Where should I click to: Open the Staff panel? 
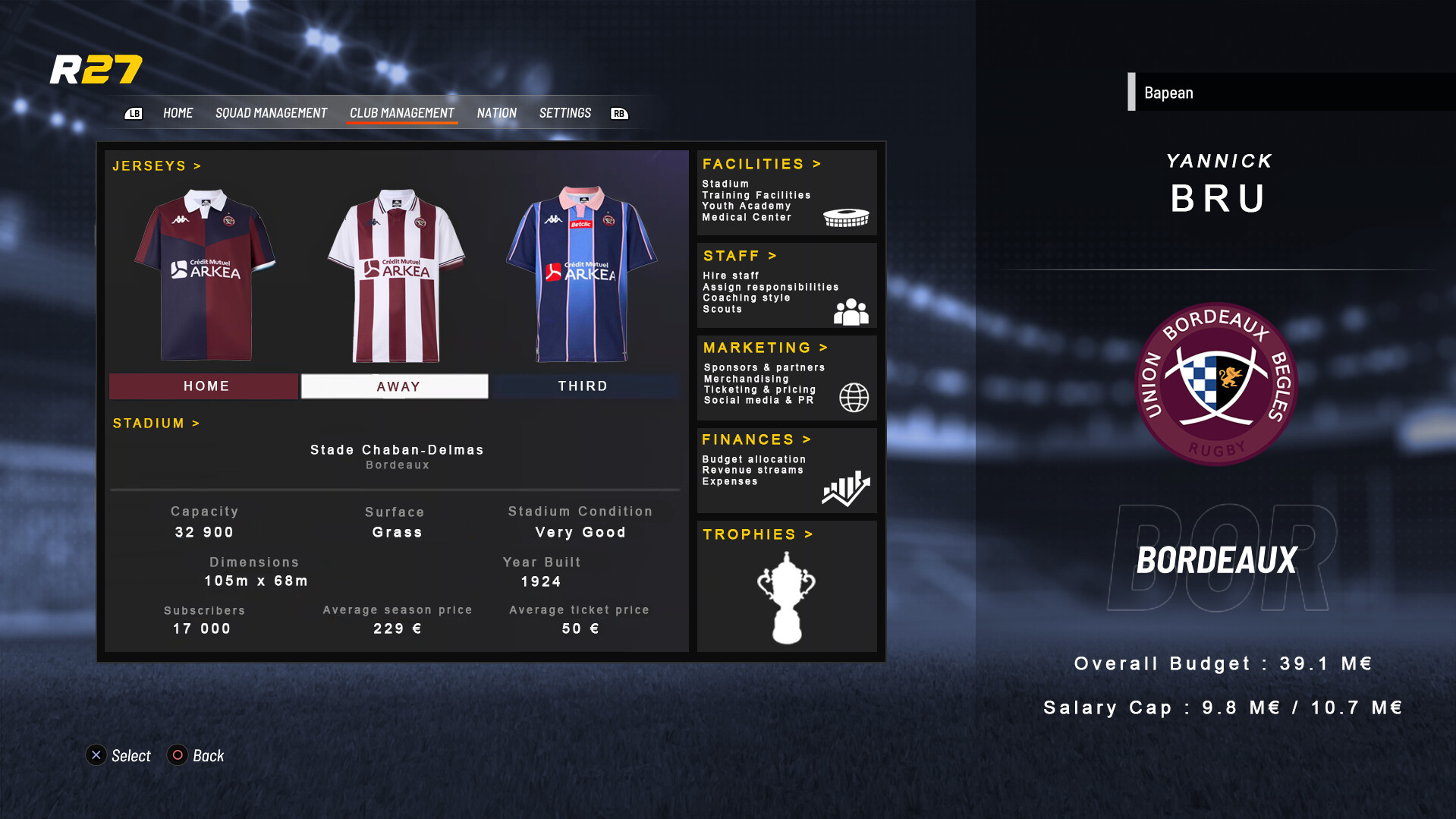coord(786,285)
